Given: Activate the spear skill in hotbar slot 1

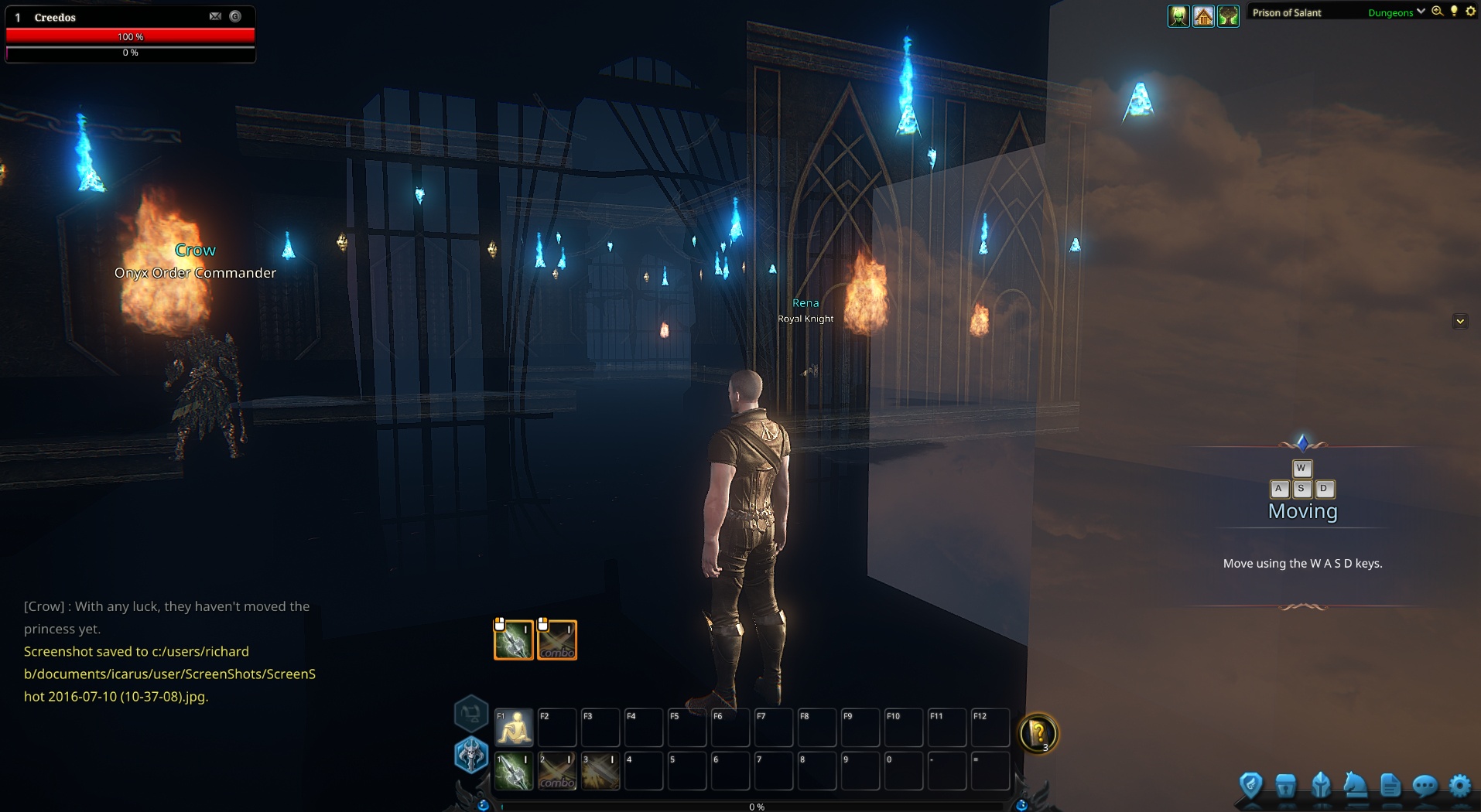Looking at the screenshot, I should (514, 771).
